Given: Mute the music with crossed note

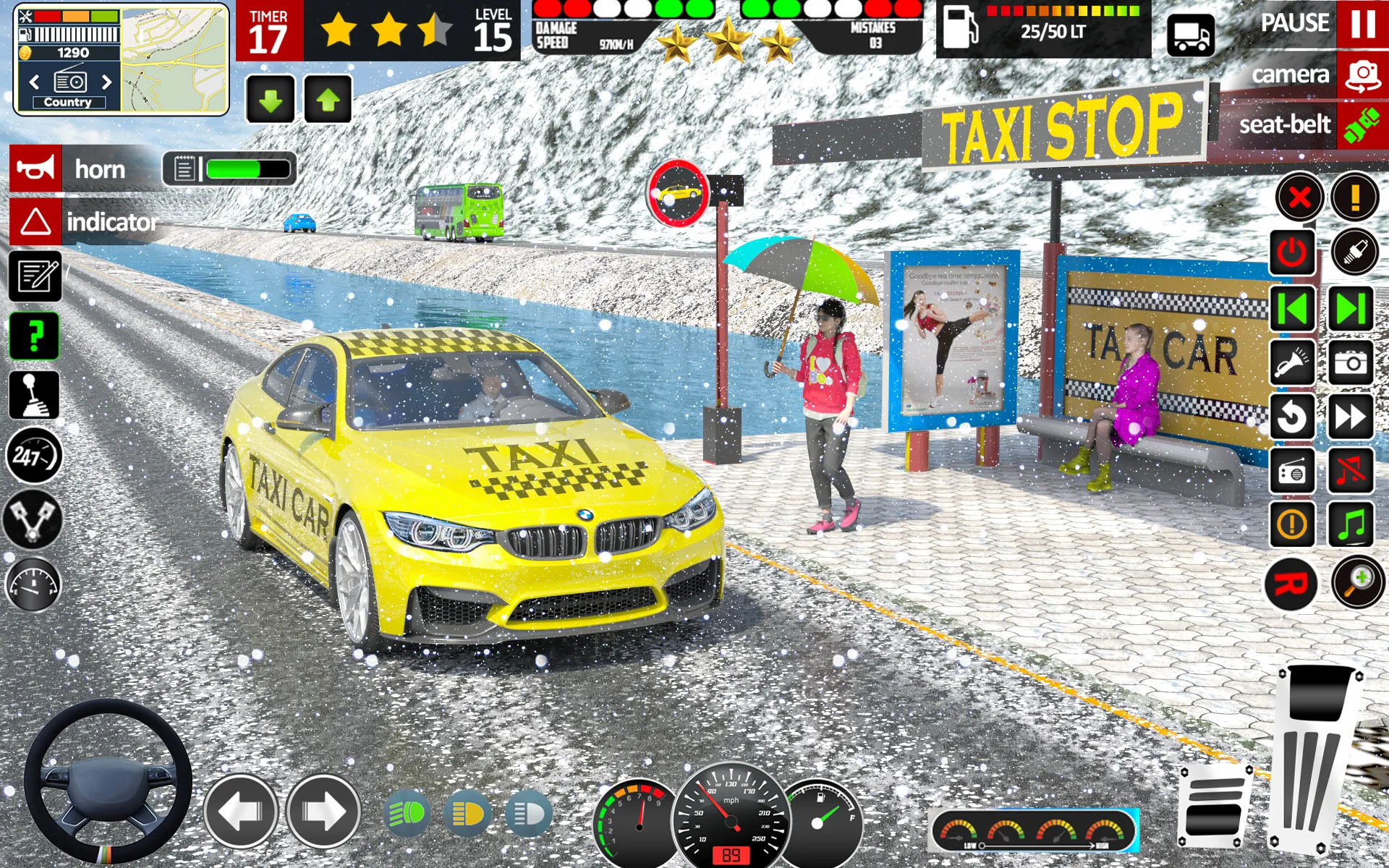Looking at the screenshot, I should [x=1351, y=471].
